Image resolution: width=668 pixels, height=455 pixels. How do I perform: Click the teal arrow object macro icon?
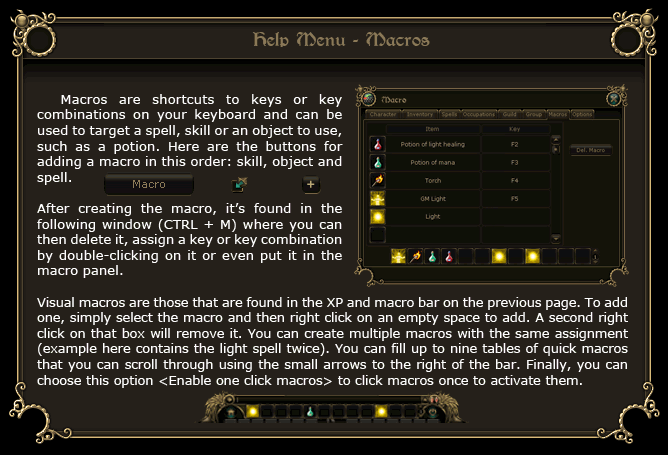[x=239, y=184]
